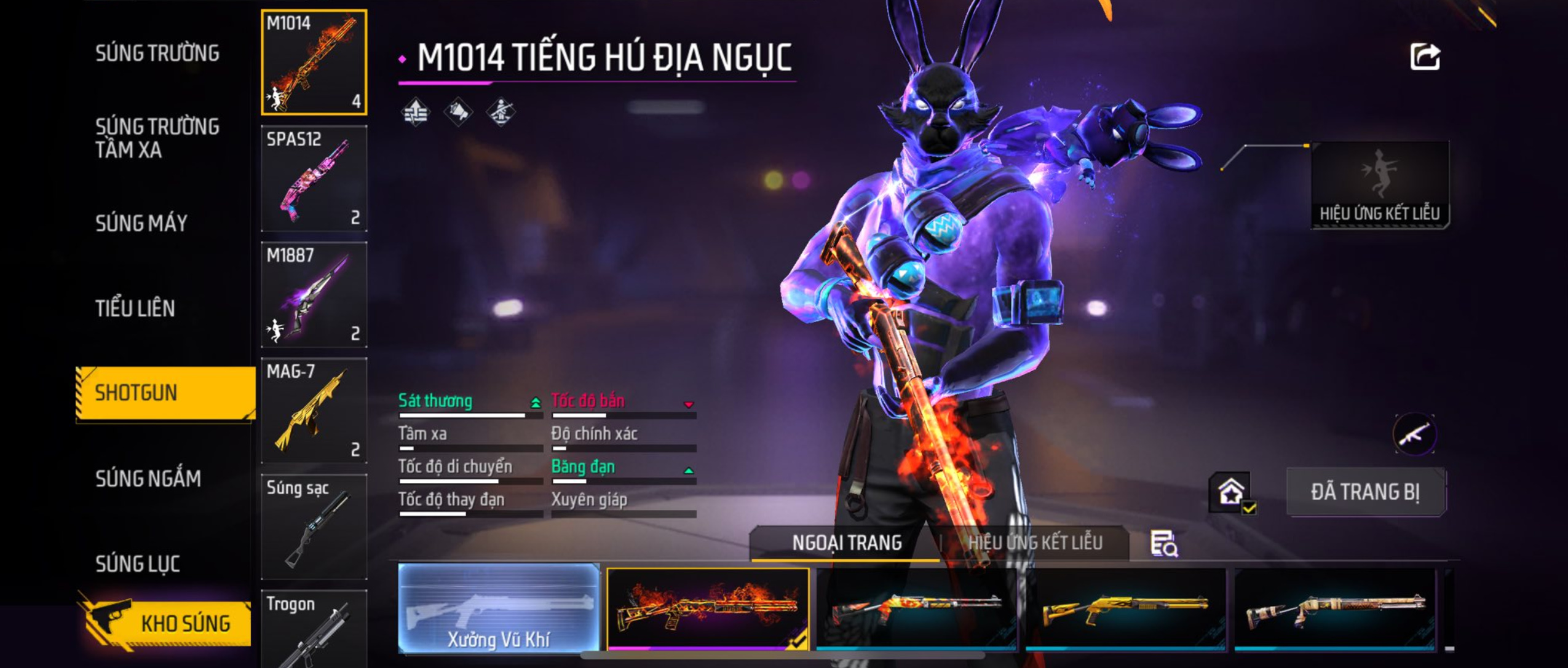Pick the M1887 weapon tile

314,294
